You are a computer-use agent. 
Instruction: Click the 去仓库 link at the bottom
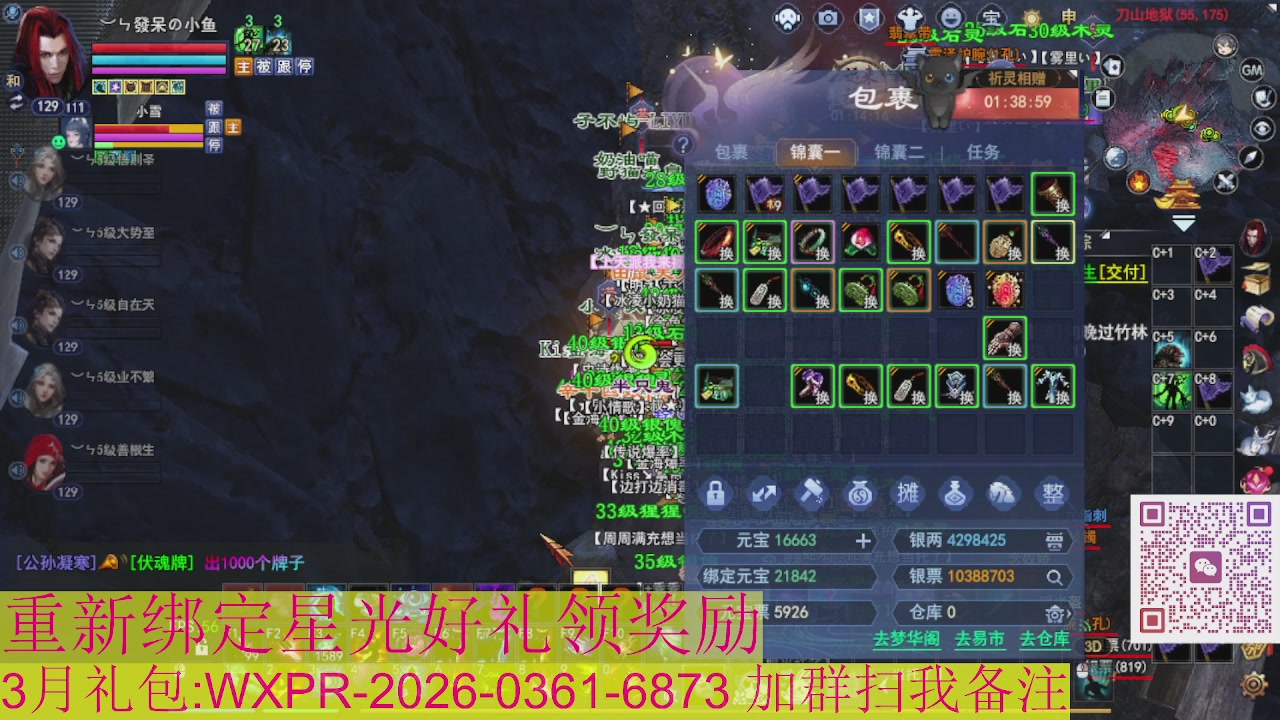click(x=1044, y=640)
